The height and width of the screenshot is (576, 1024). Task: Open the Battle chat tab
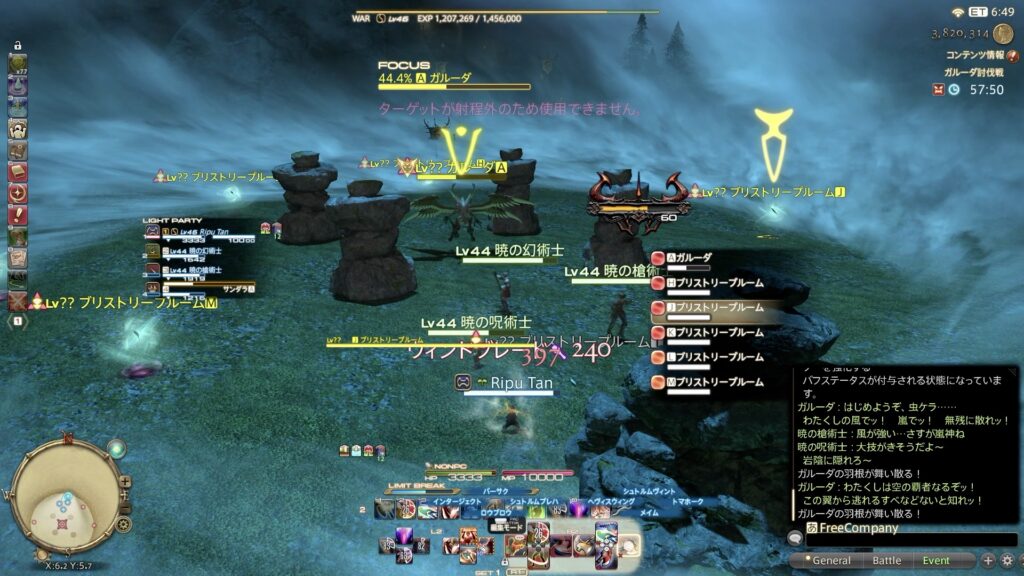(x=886, y=561)
